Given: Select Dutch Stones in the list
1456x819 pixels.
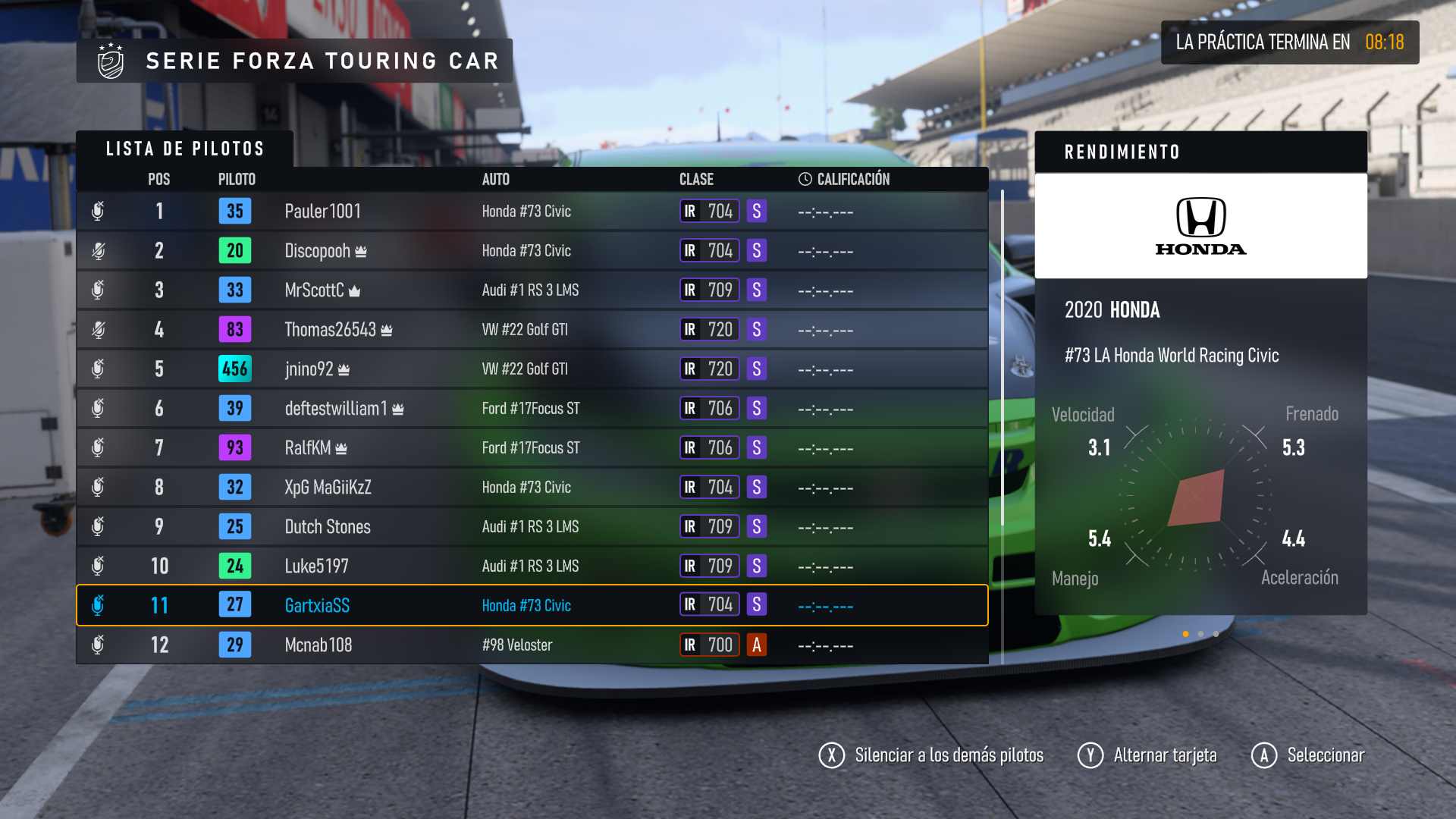Looking at the screenshot, I should (531, 526).
